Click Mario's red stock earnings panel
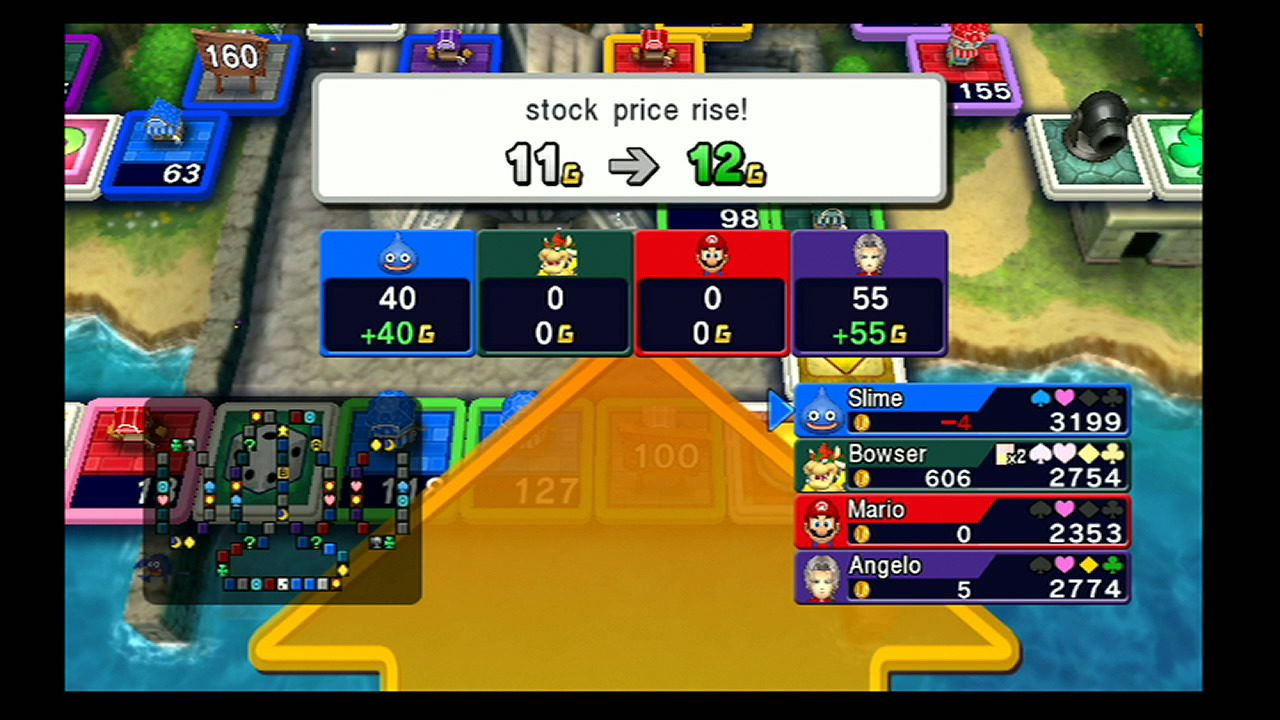1280x720 pixels. (712, 293)
